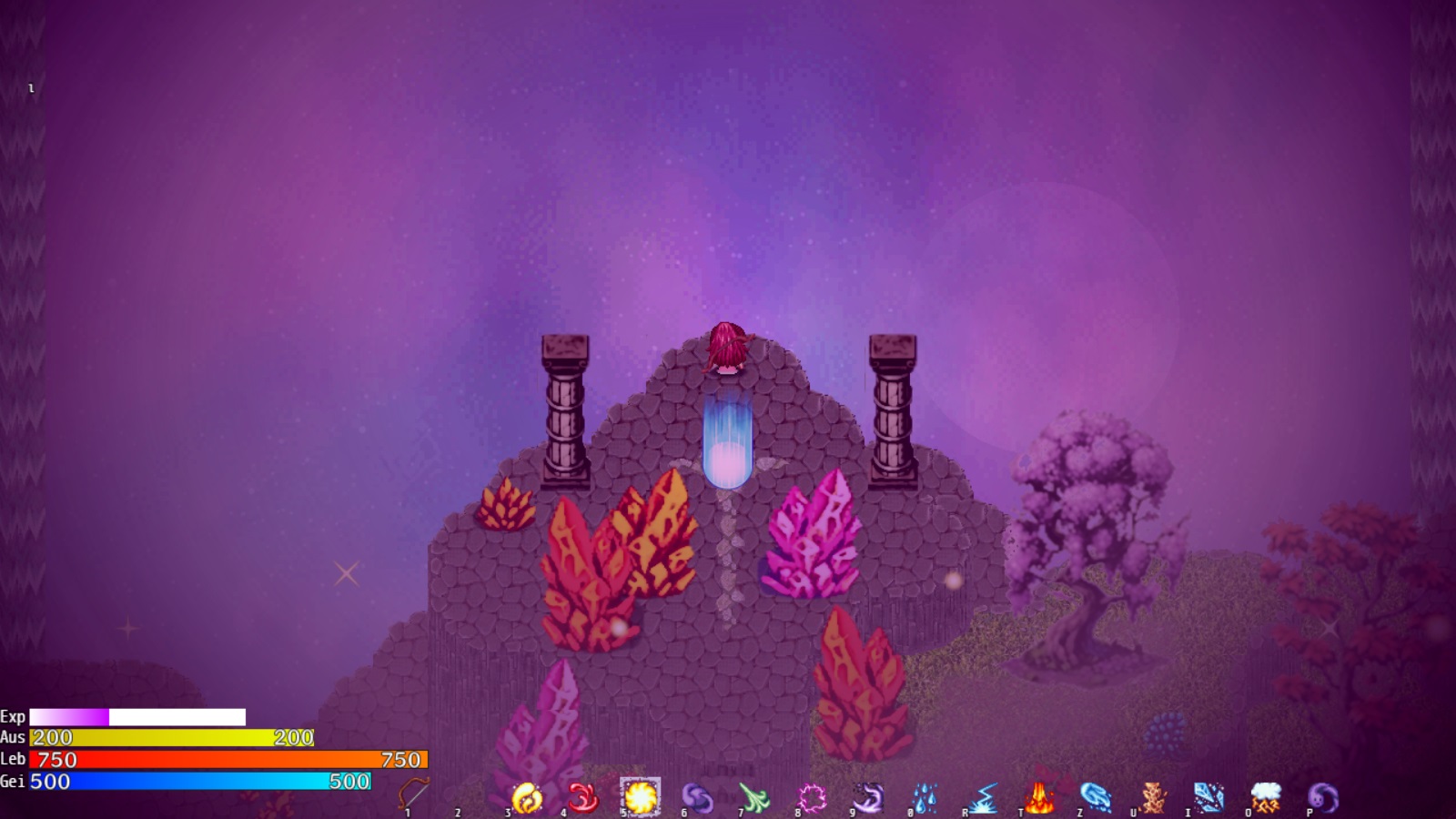Cast the ice crystal shards spell
This screenshot has width=1456, height=819.
(1209, 798)
